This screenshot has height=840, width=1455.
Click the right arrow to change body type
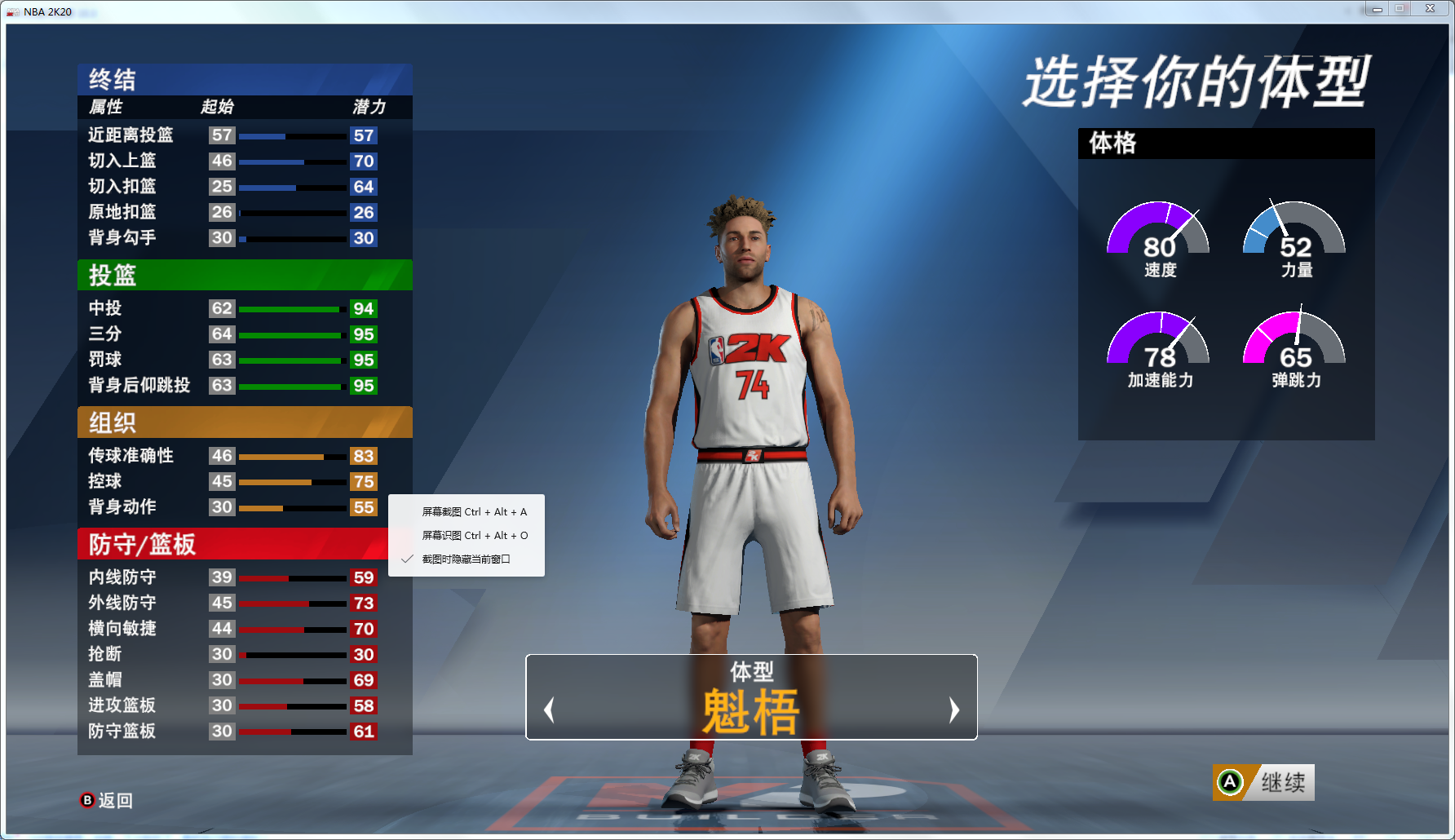[x=953, y=710]
